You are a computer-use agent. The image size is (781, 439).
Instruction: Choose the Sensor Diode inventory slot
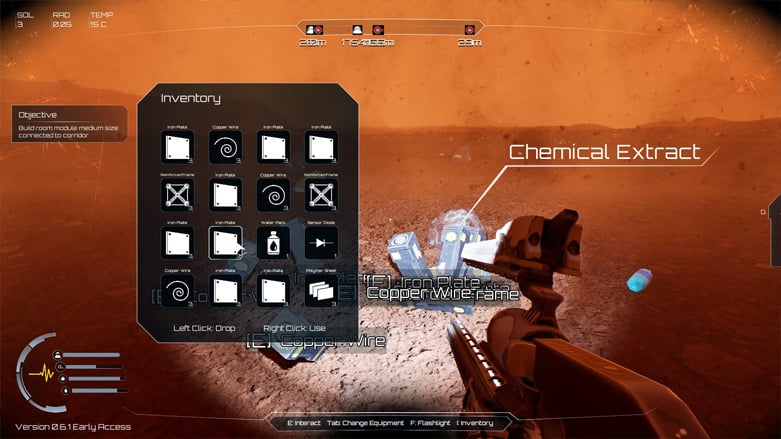click(x=321, y=242)
